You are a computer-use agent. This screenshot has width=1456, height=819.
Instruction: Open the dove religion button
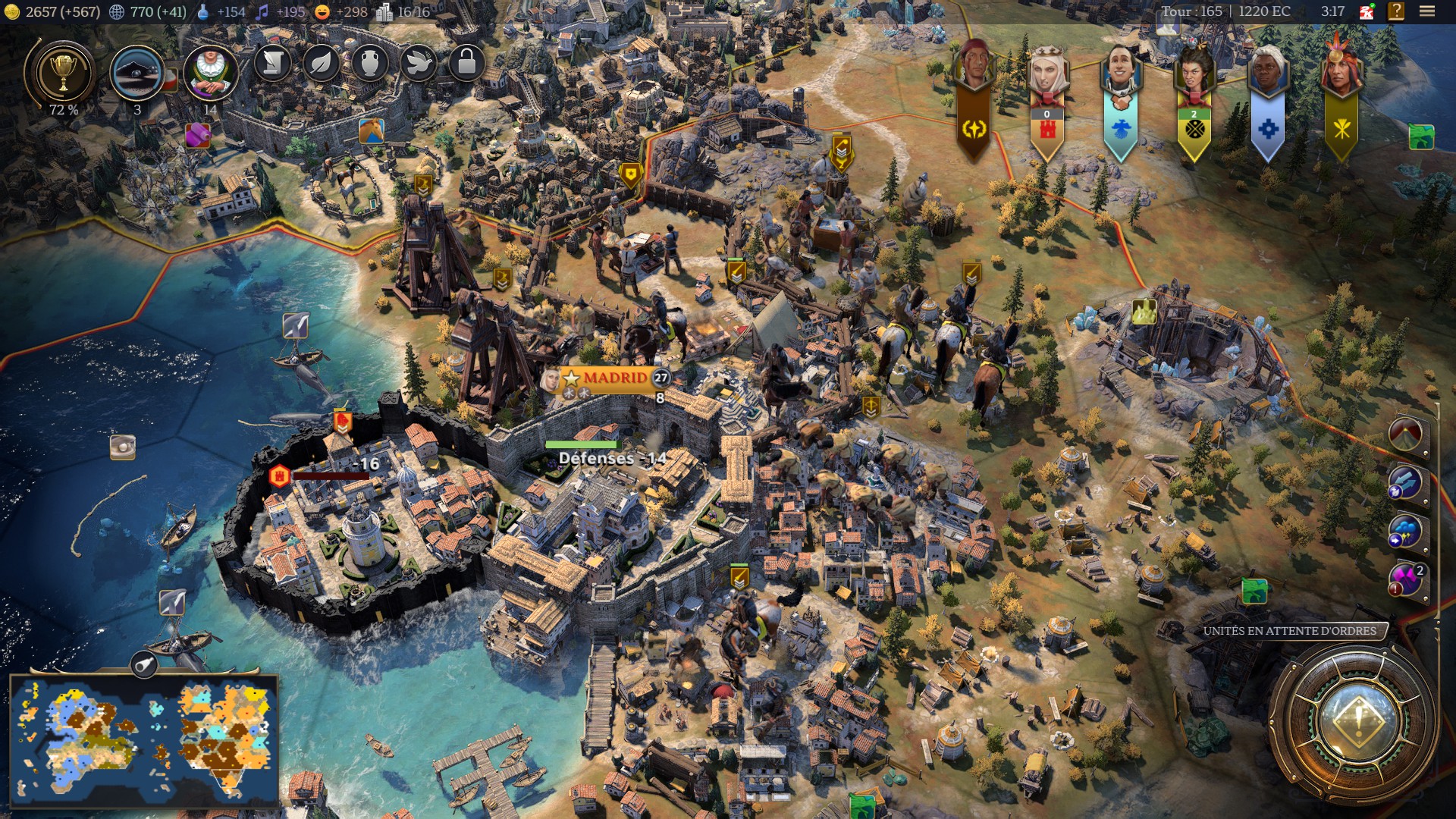point(418,64)
